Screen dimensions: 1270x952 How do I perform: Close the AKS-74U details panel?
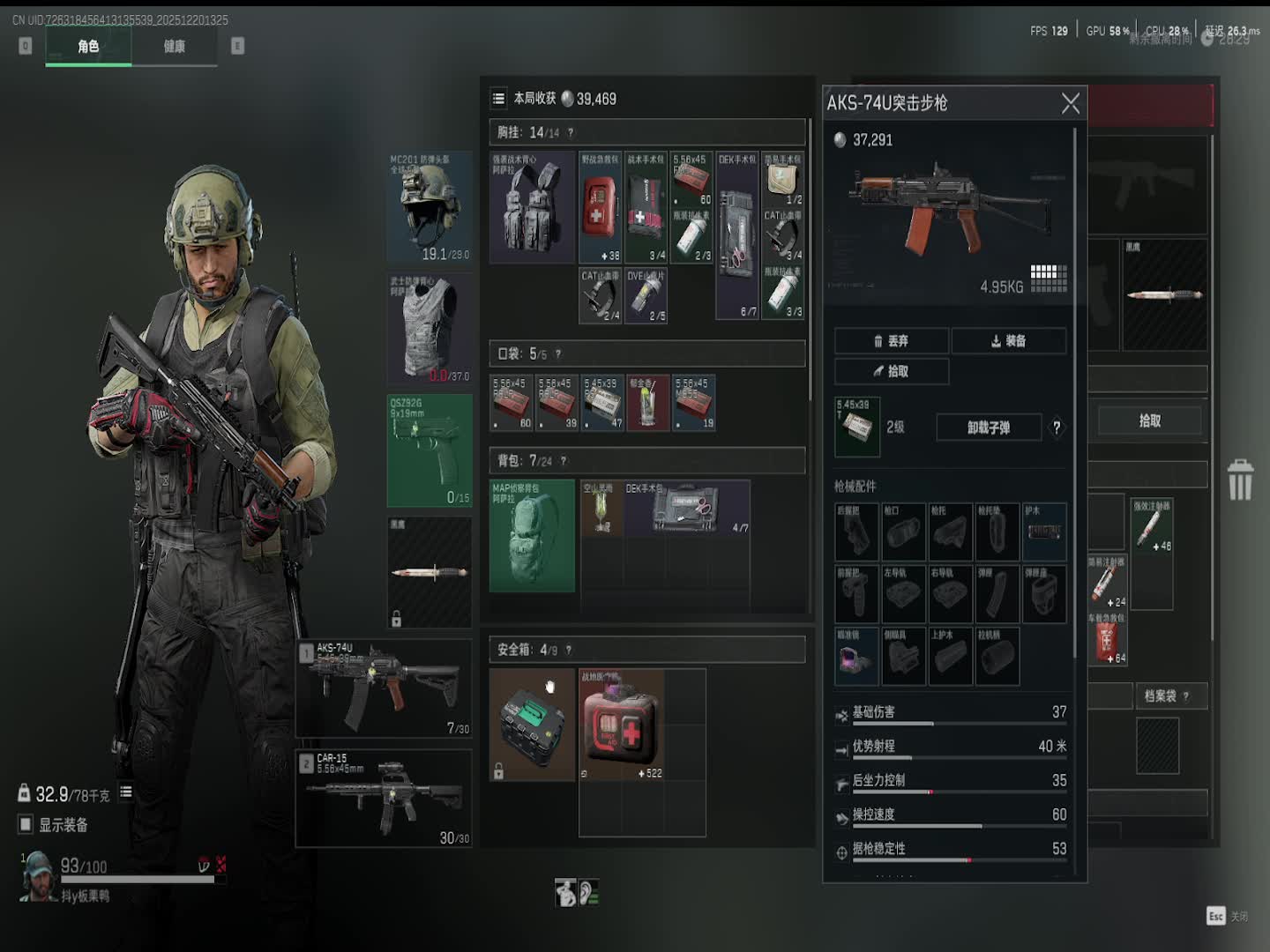click(1070, 104)
